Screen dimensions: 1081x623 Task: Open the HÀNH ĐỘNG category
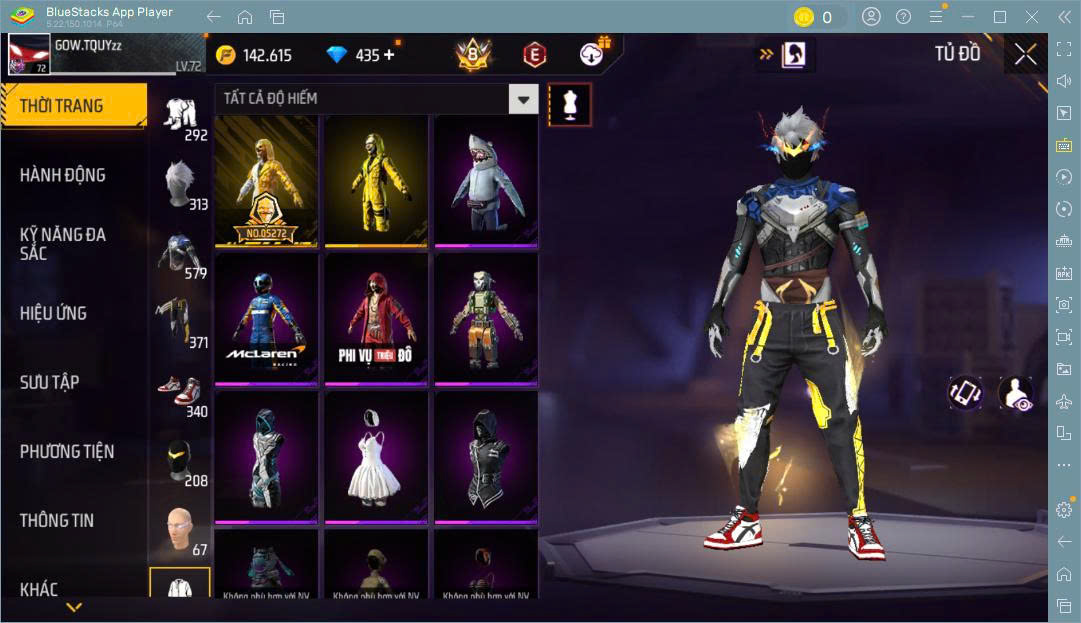(63, 175)
